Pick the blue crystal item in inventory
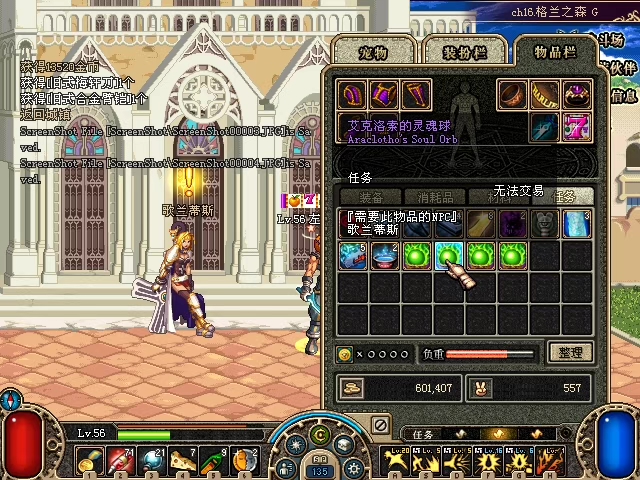The image size is (640, 480). pyautogui.click(x=577, y=223)
